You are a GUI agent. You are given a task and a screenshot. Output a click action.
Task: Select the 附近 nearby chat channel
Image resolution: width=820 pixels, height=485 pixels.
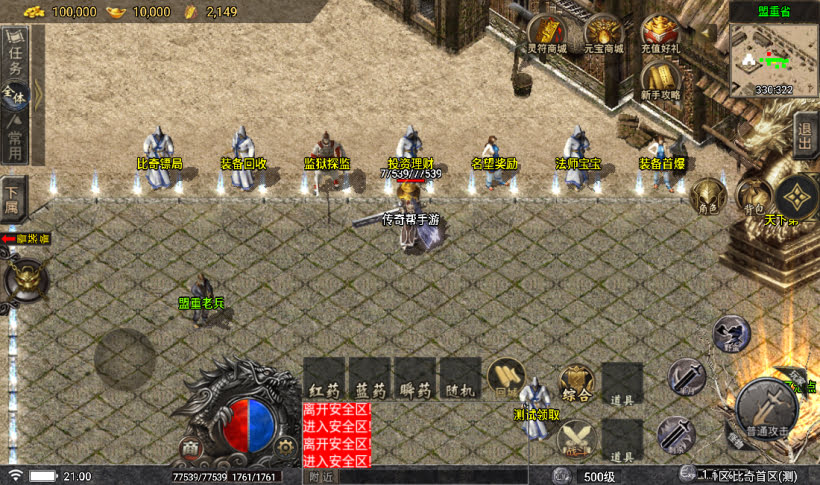[322, 477]
